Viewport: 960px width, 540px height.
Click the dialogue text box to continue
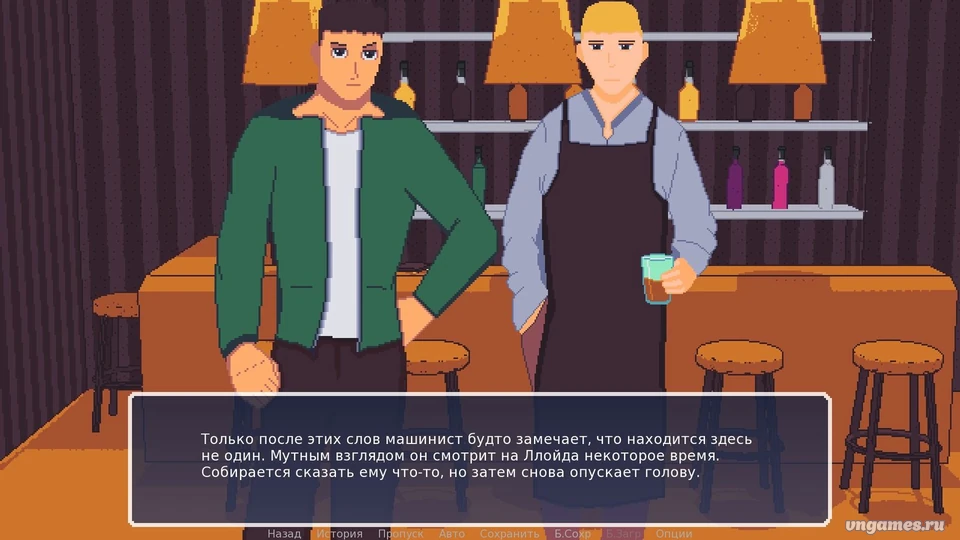point(480,459)
